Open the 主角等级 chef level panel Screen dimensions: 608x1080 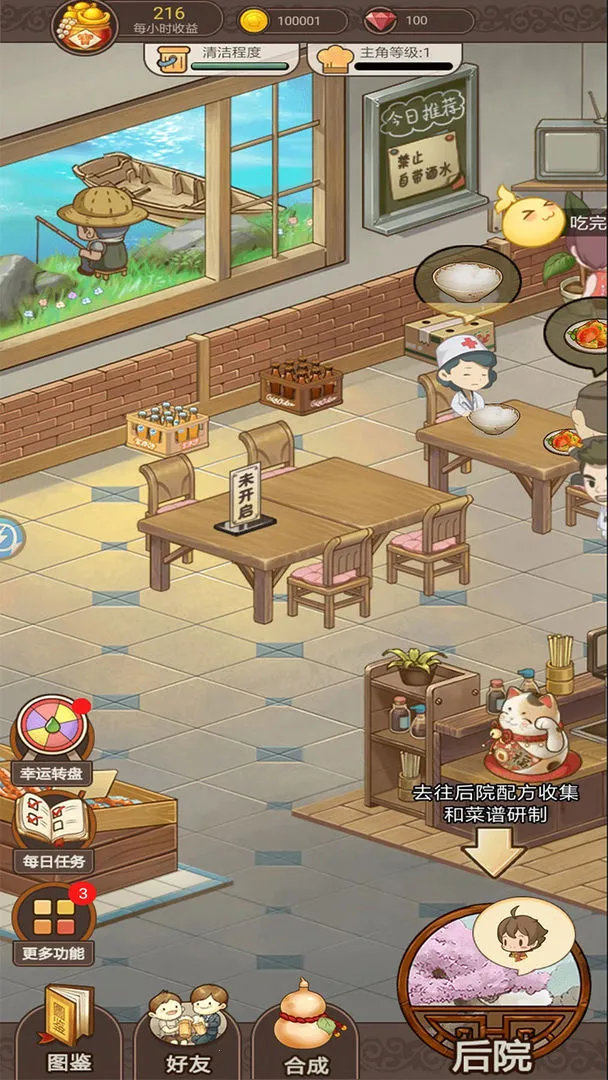[x=386, y=56]
